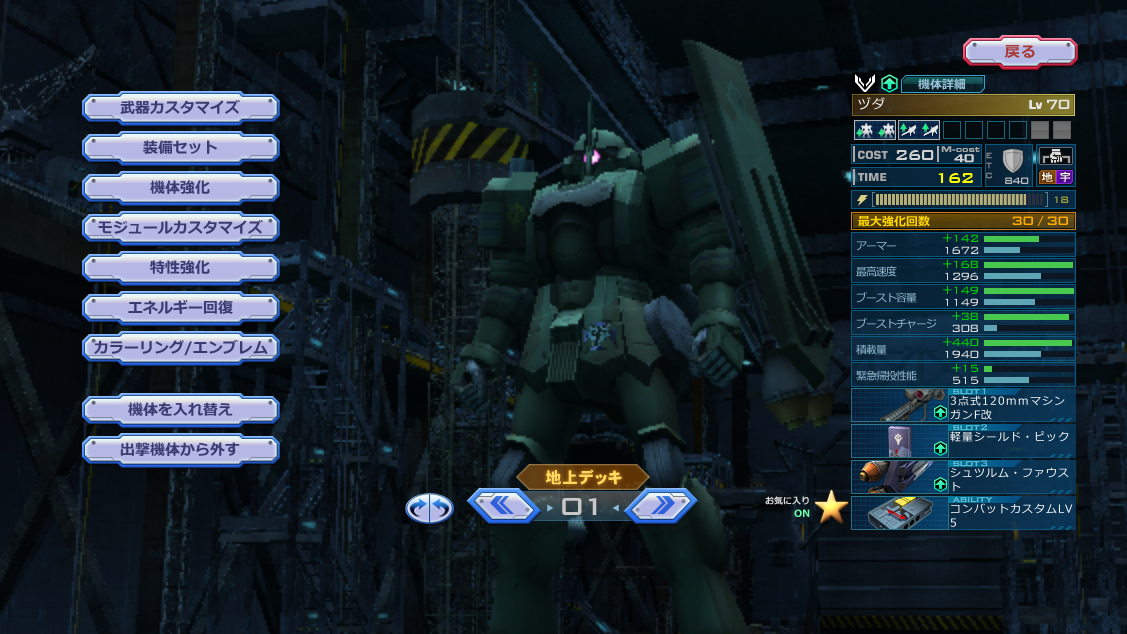This screenshot has height=634, width=1127.
Task: Select エネルギー回復 energy recovery
Action: [180, 307]
